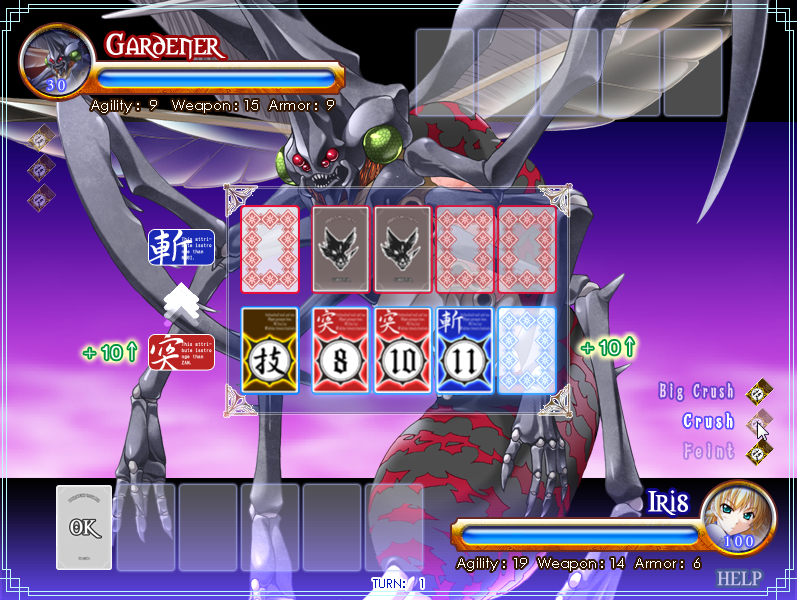Screen dimensions: 797x600
Task: Select the yellow 技 skill card
Action: coord(270,350)
